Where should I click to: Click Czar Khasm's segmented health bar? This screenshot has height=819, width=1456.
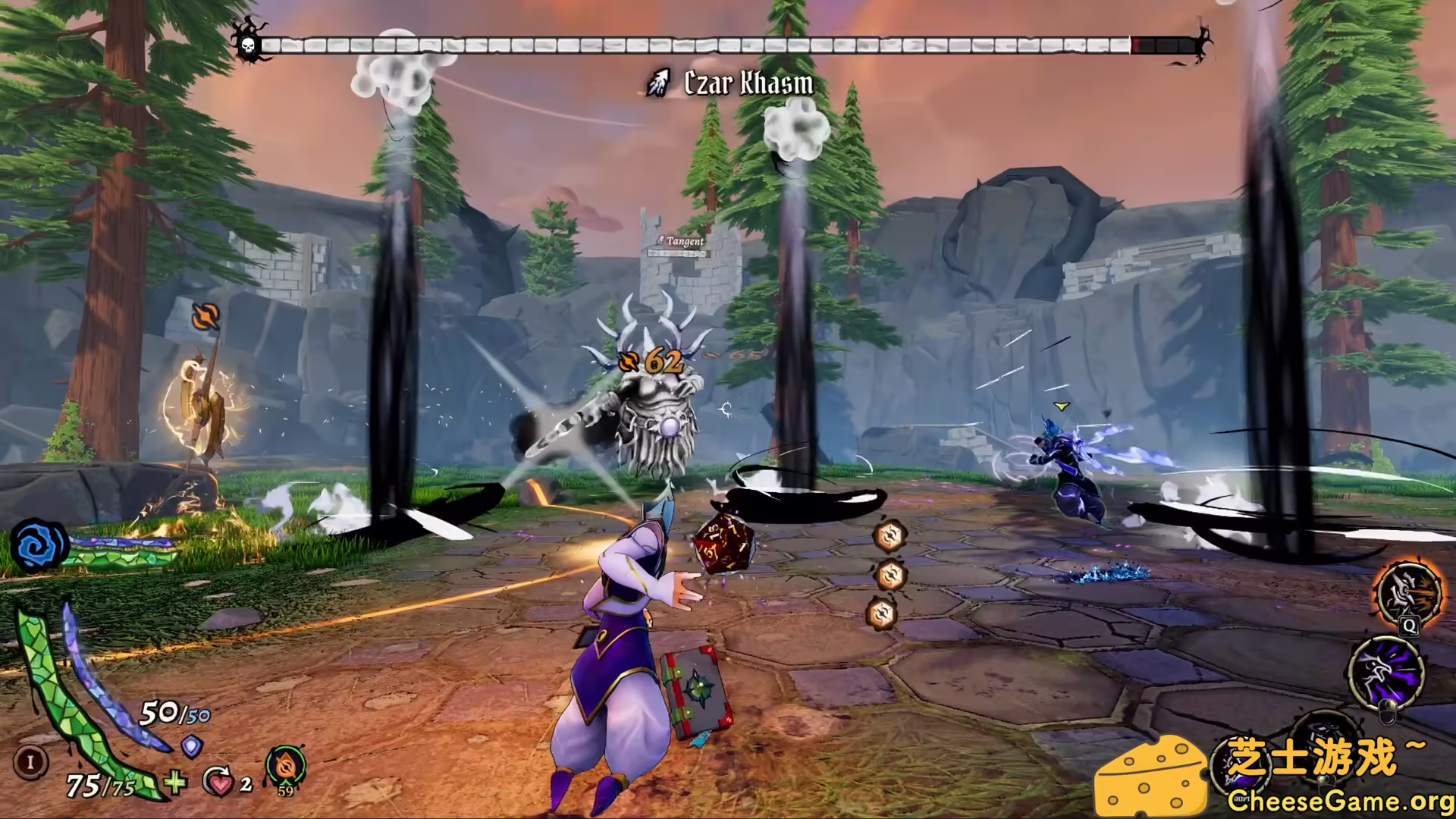728,43
